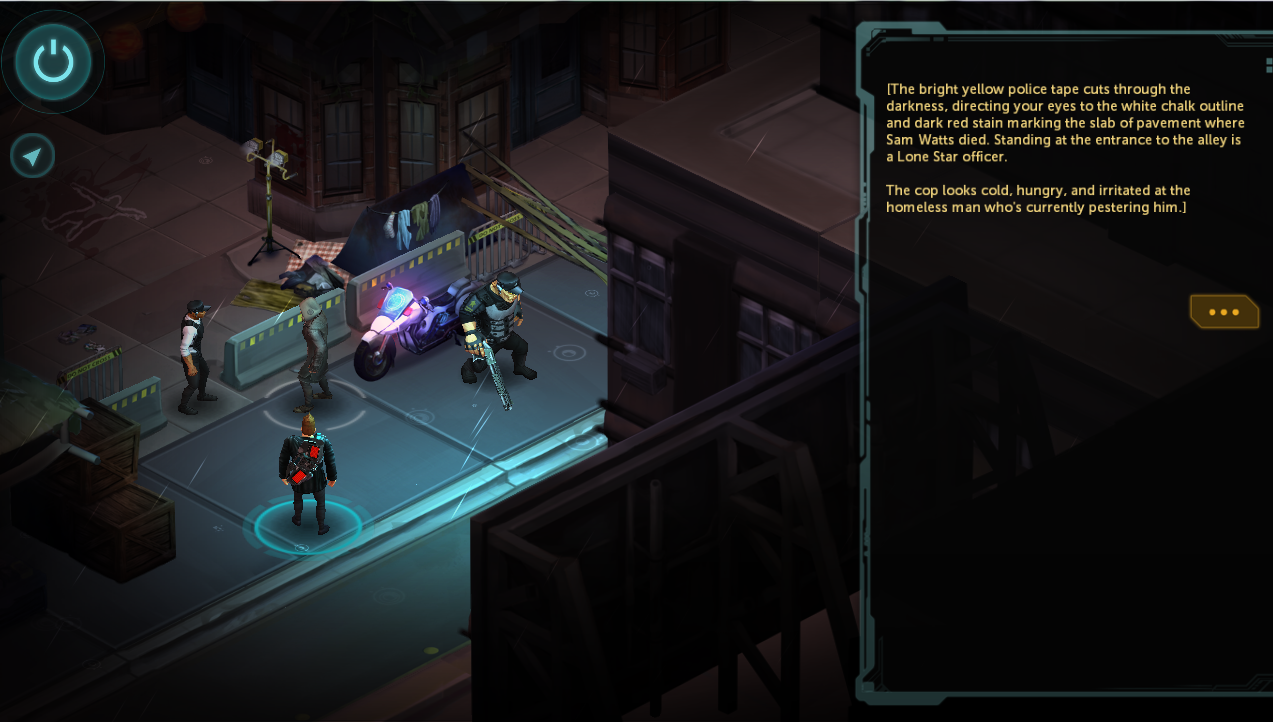Click the arrow pointer icon
Viewport: 1273px width, 722px height.
click(x=33, y=156)
